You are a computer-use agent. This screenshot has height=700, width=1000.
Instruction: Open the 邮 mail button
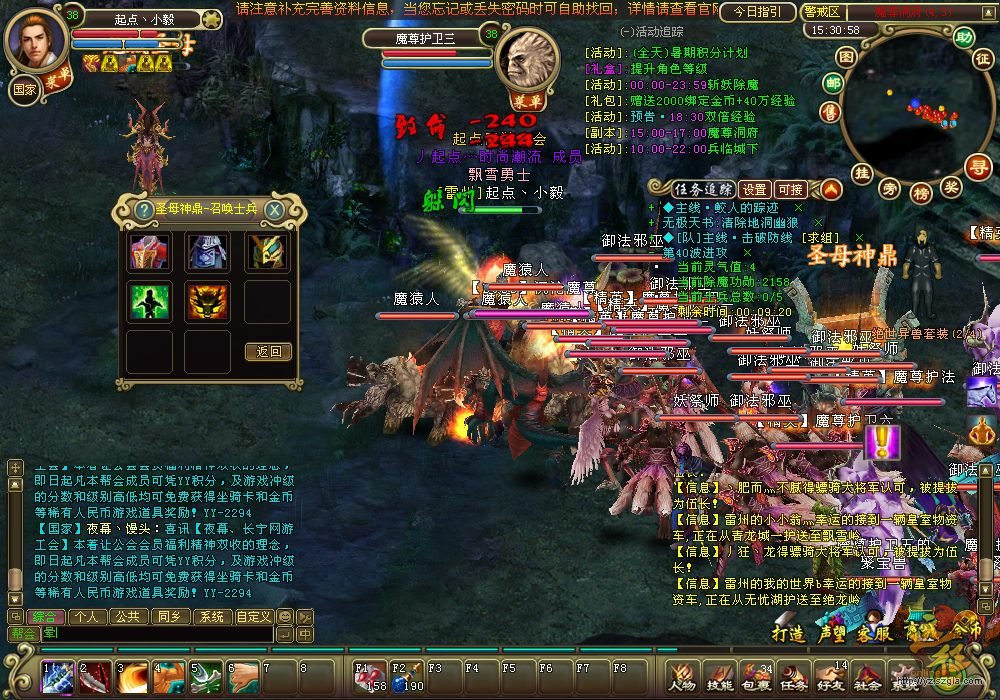point(832,83)
